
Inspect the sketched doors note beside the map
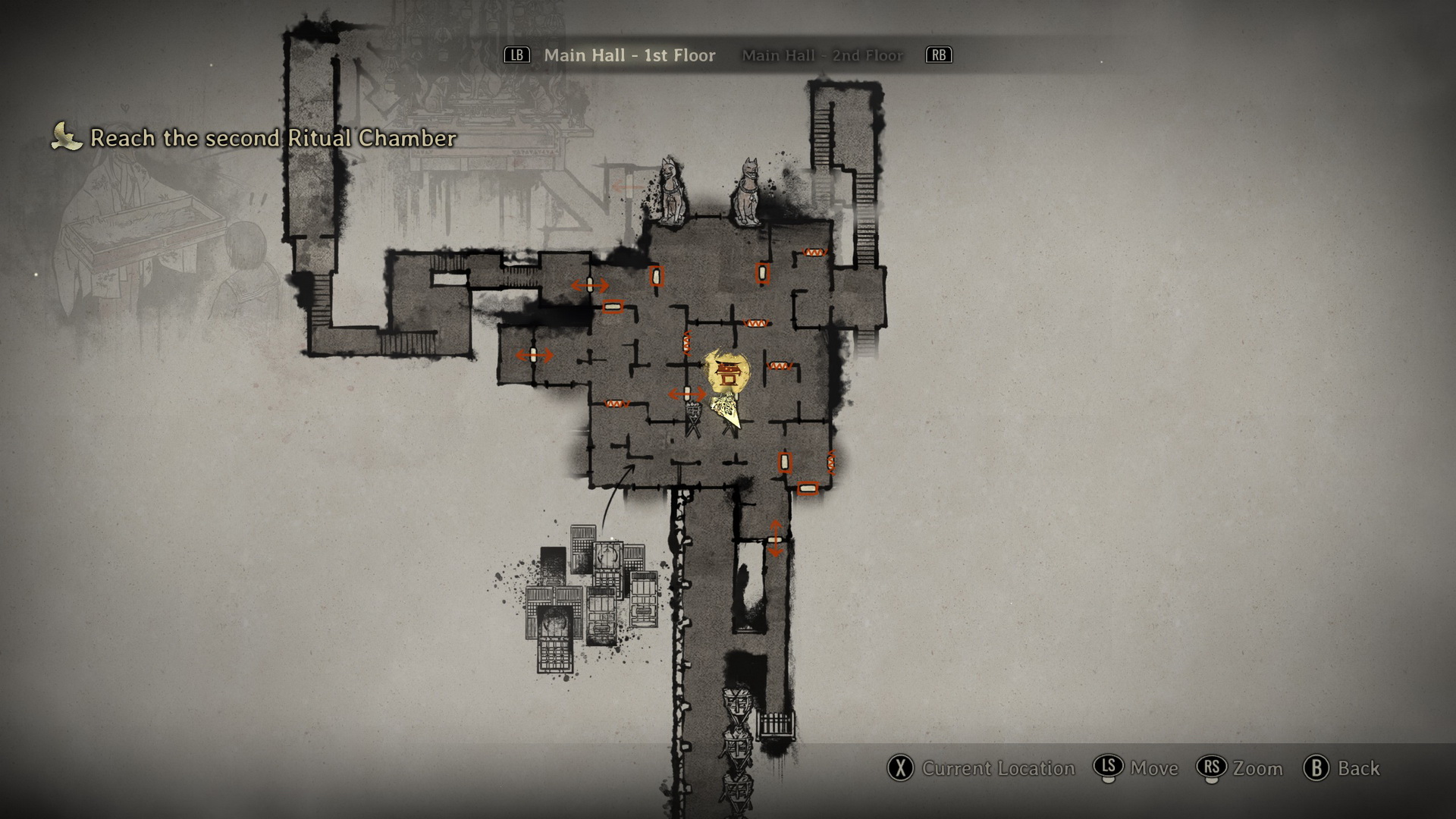593,599
